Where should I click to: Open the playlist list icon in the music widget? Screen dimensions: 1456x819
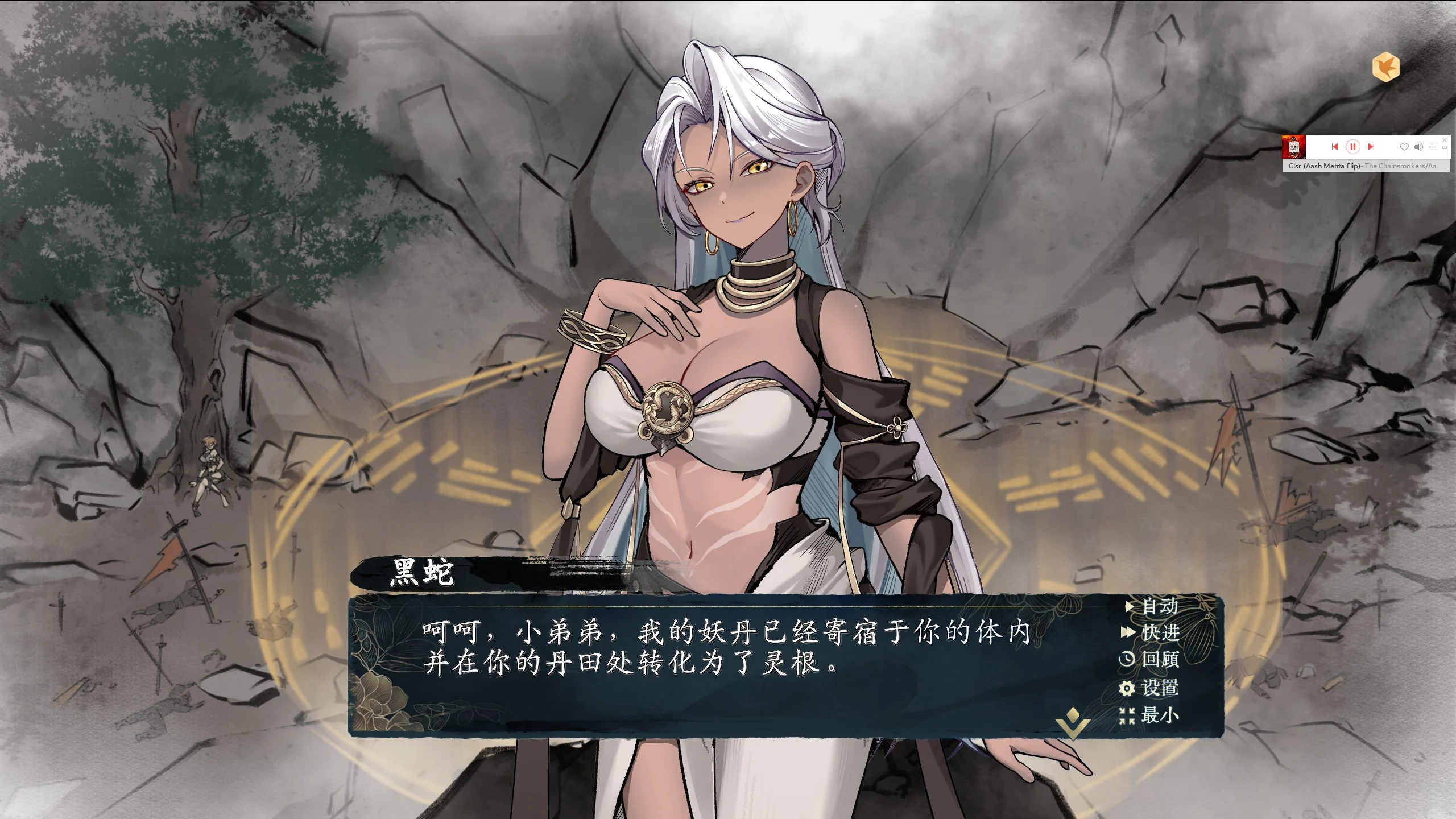1433,147
